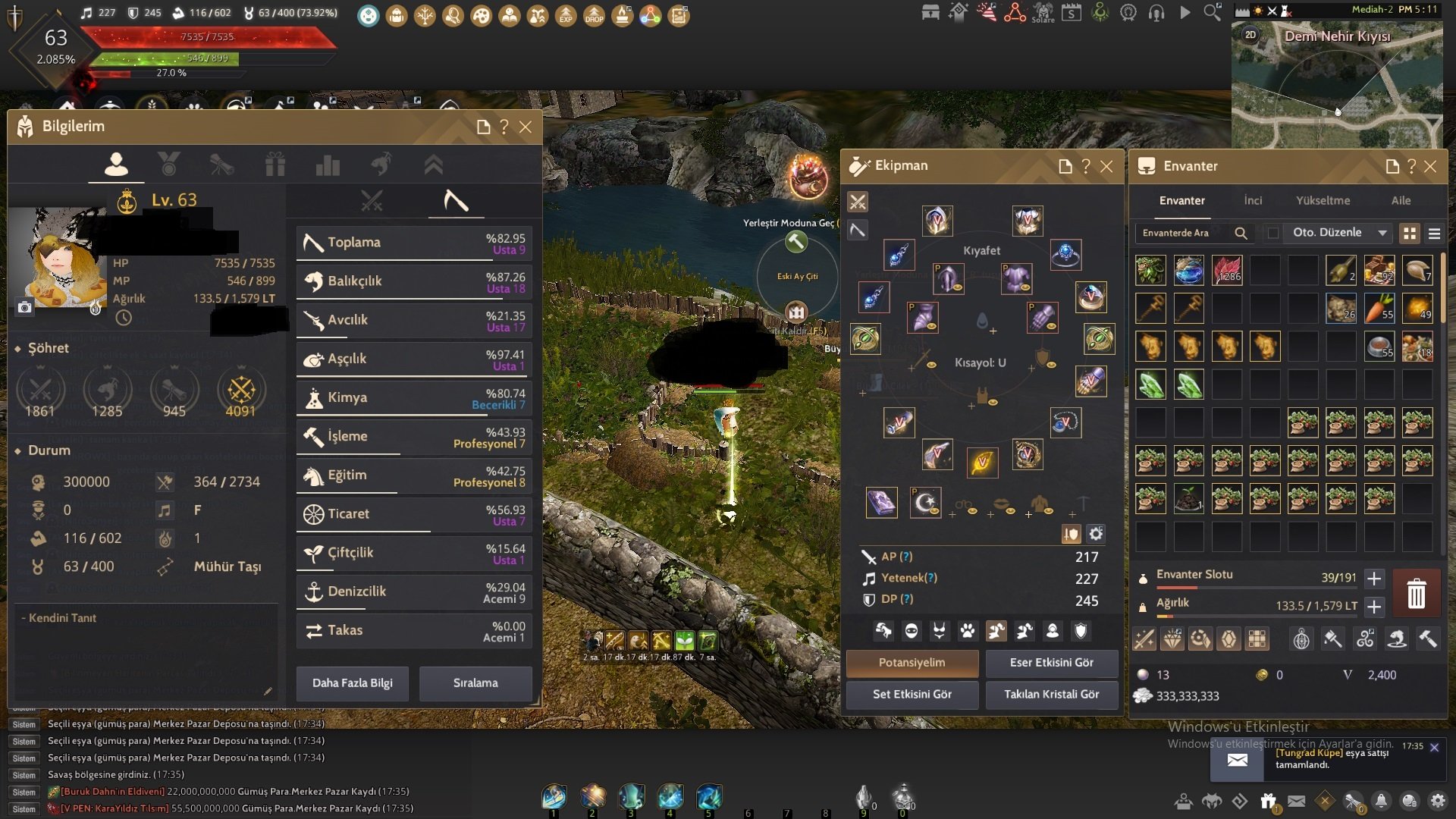The width and height of the screenshot is (1456, 819).
Task: View Takılan Kristali Gör
Action: 1051,695
